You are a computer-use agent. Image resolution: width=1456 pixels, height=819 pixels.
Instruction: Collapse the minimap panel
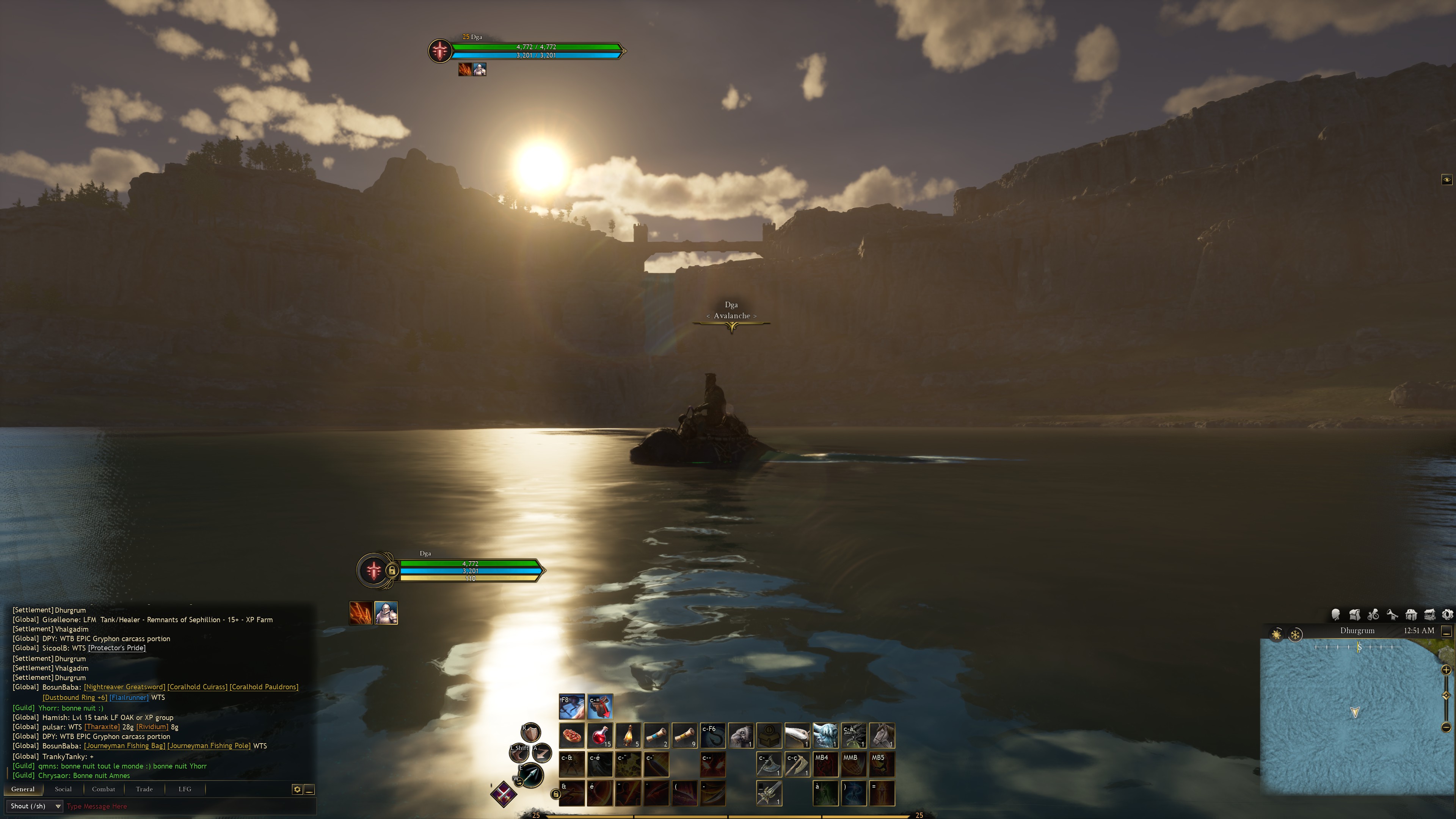click(x=1446, y=631)
